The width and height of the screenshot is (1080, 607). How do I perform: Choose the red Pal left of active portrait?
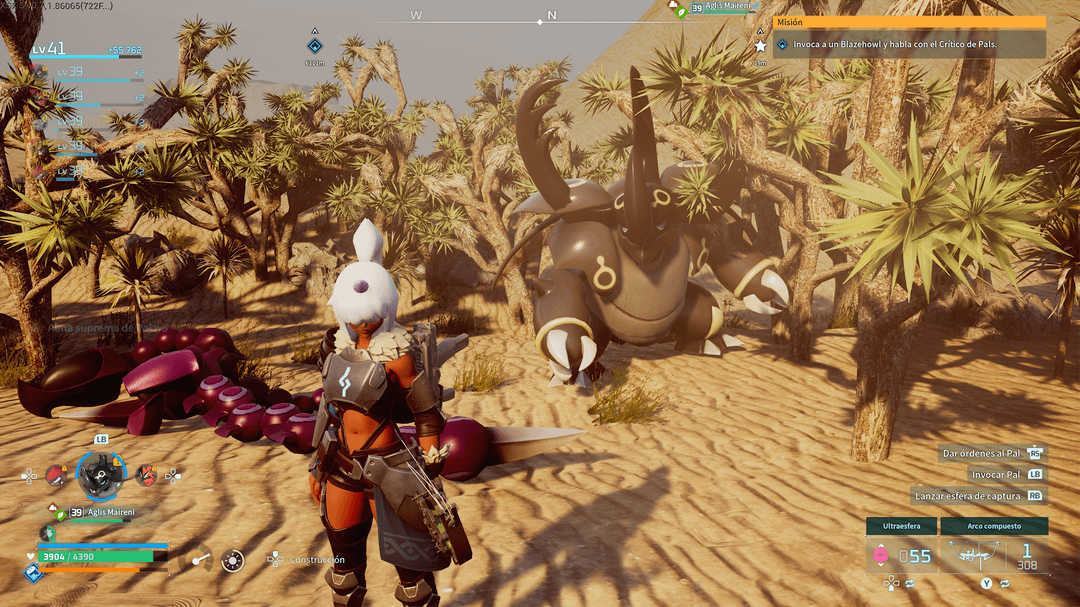pos(56,475)
